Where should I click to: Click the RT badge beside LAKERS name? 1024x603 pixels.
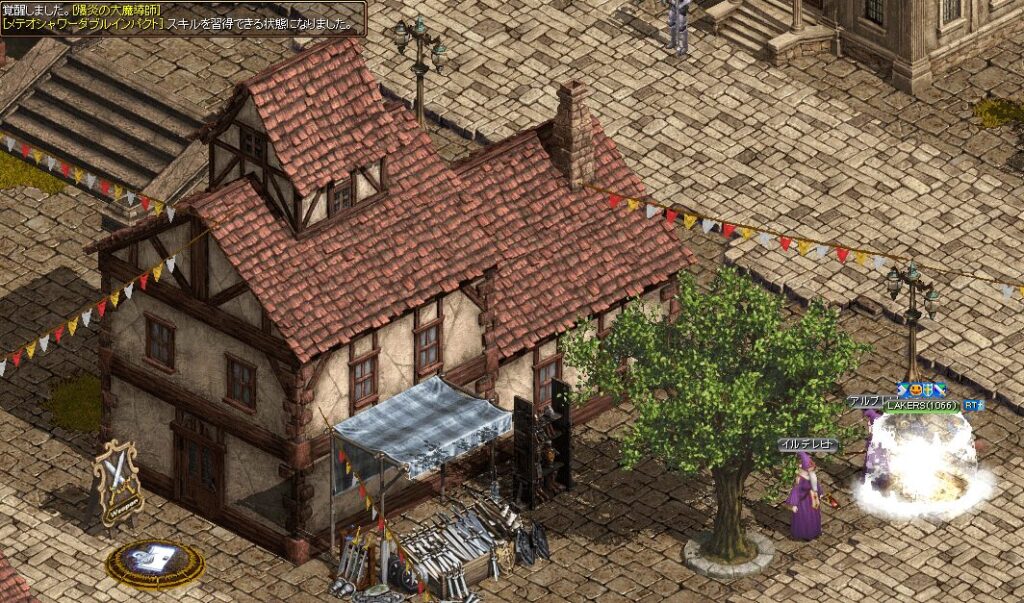tap(973, 405)
